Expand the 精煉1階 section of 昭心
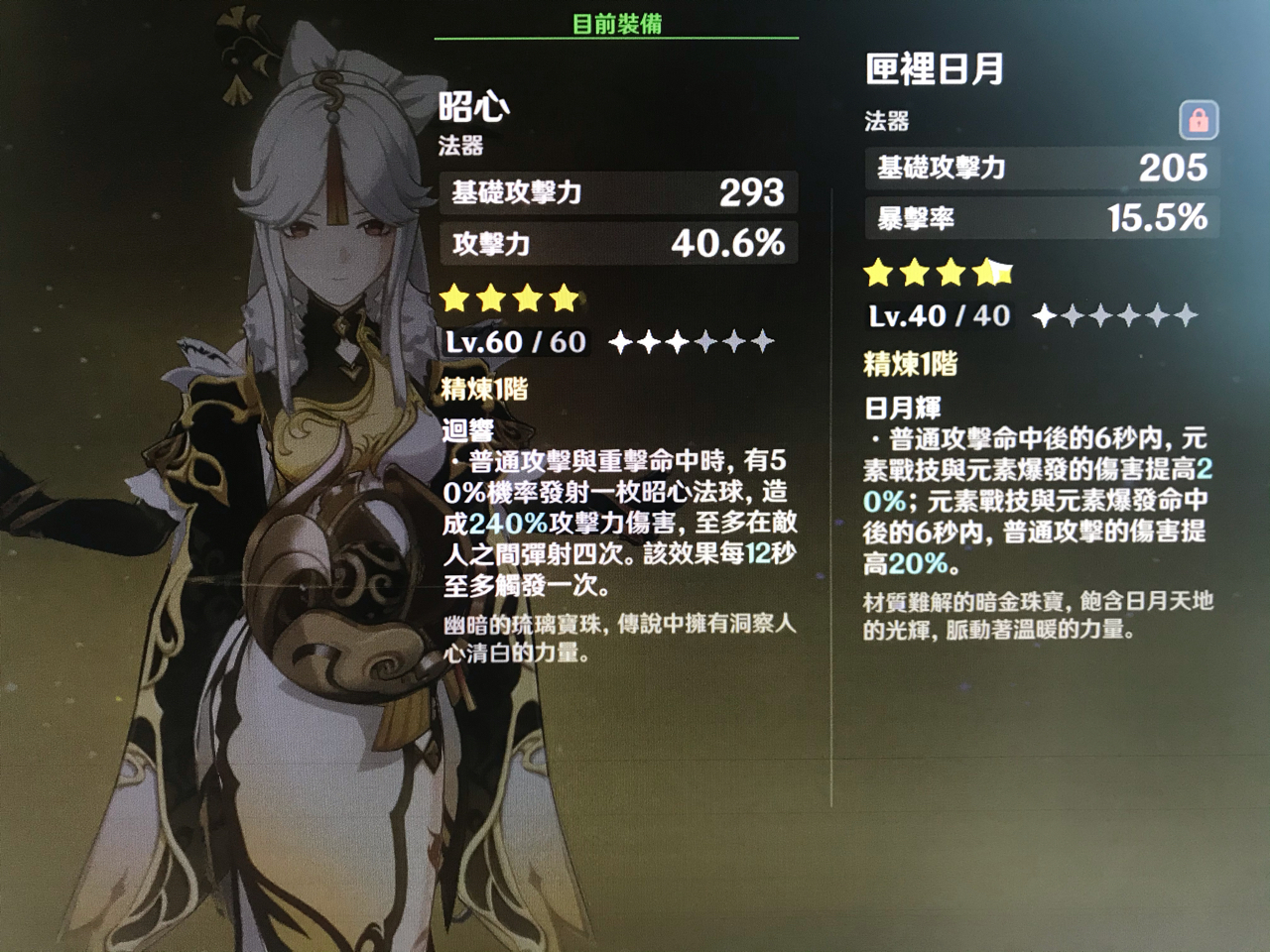Screen dimensions: 1270x952 tap(483, 391)
